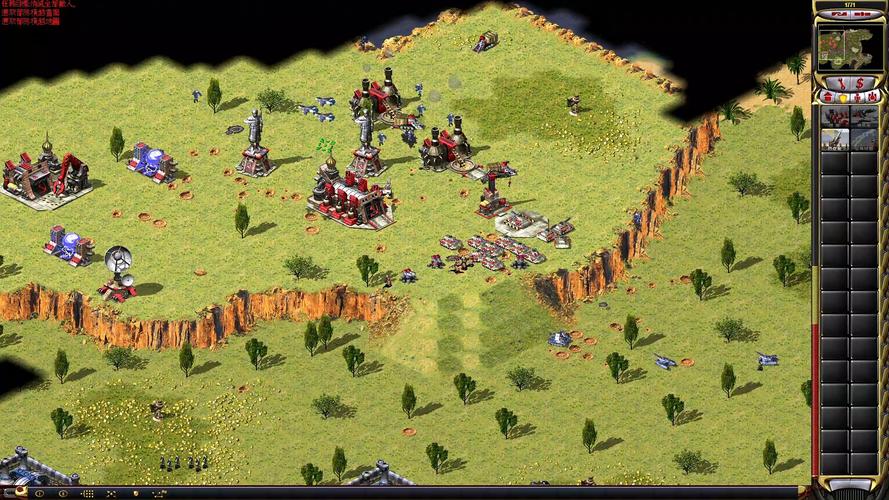Select the top-right build cameo
The image size is (889, 500).
863,116
